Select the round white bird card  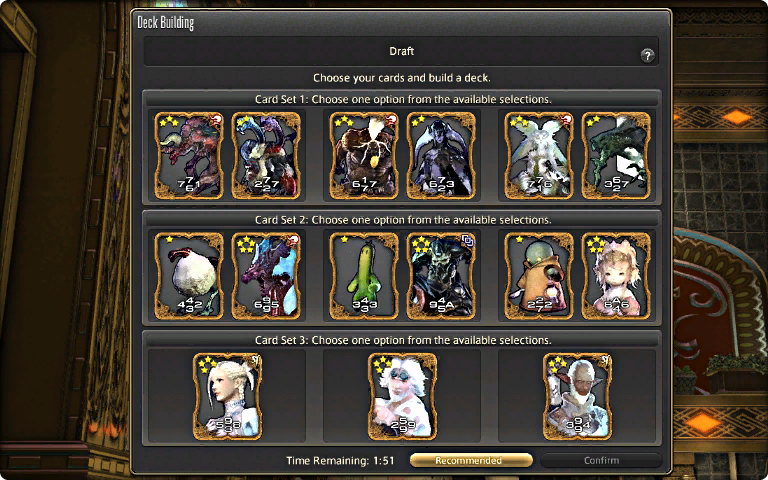(x=190, y=273)
